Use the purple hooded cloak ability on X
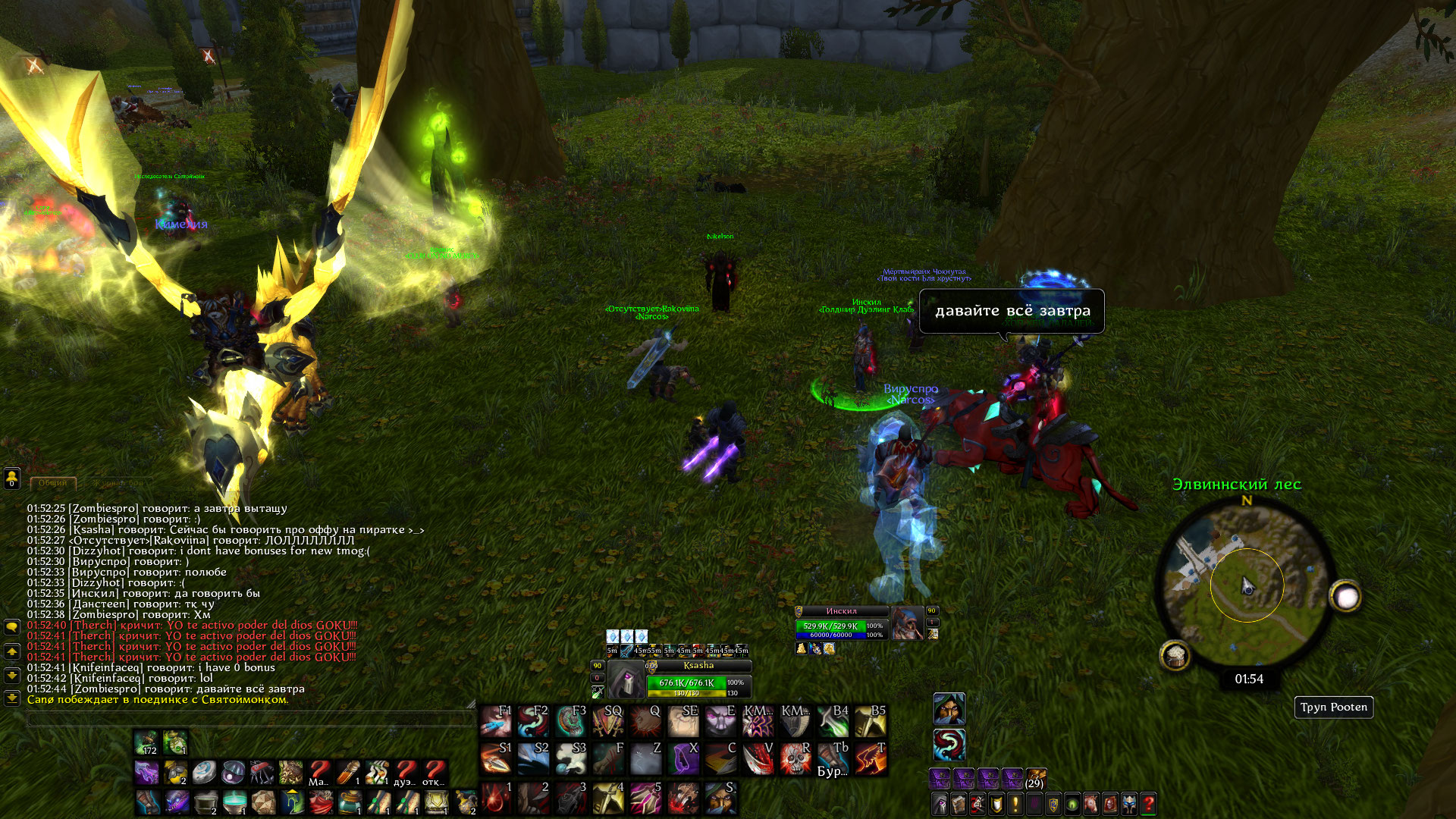 682,758
